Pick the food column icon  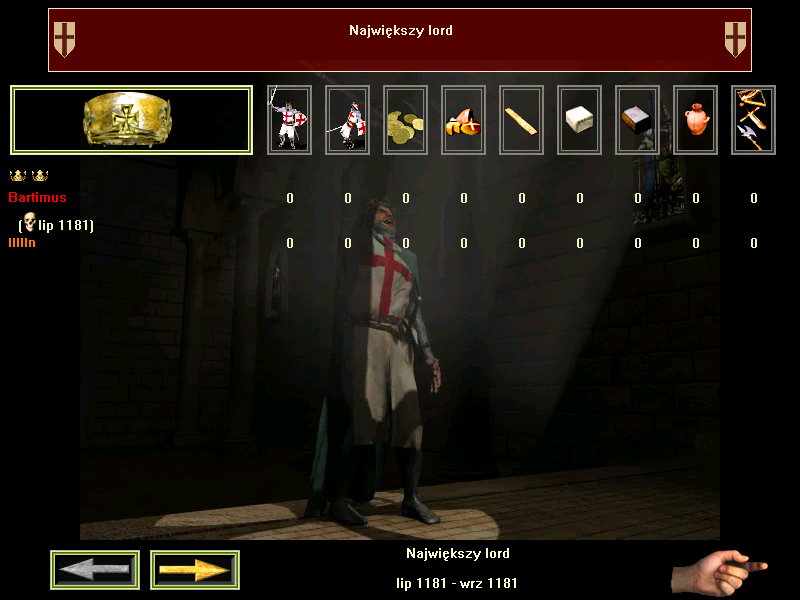tap(463, 120)
